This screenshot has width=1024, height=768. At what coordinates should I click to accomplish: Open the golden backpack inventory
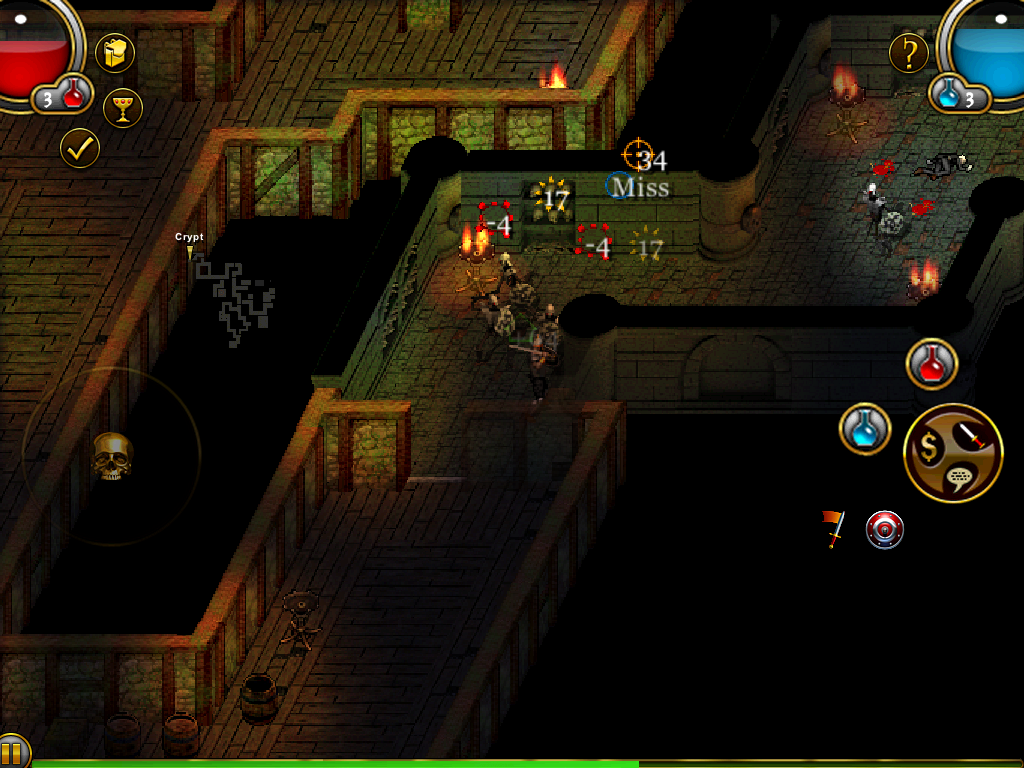[115, 53]
